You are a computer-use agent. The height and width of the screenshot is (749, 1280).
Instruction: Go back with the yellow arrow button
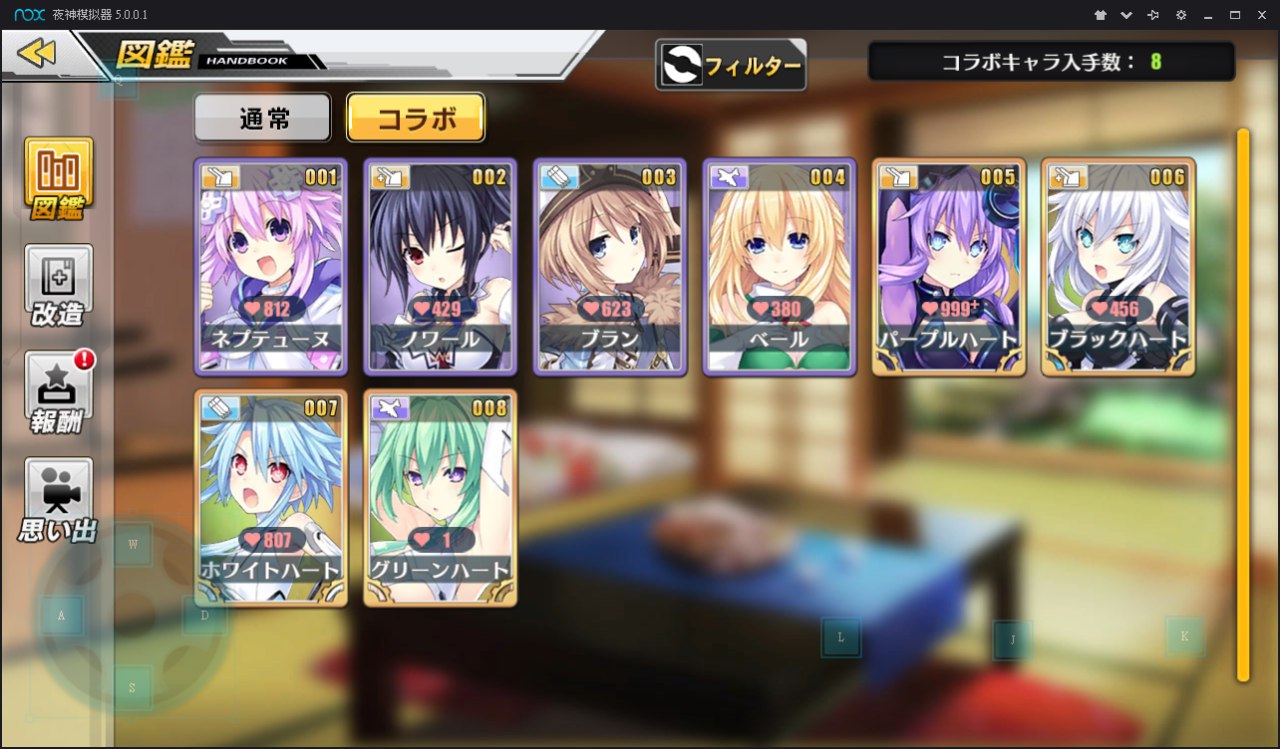[37, 53]
